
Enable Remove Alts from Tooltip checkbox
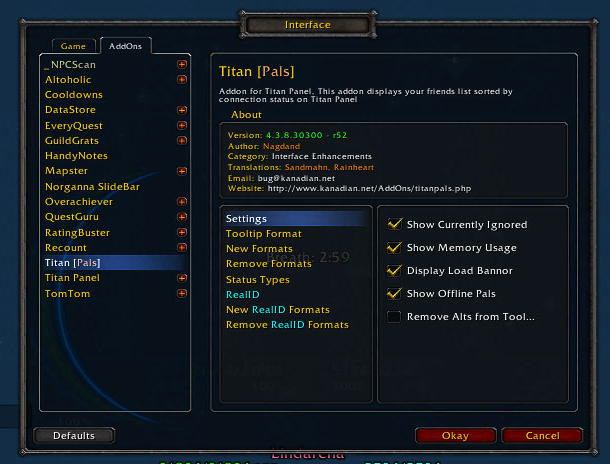[x=394, y=317]
